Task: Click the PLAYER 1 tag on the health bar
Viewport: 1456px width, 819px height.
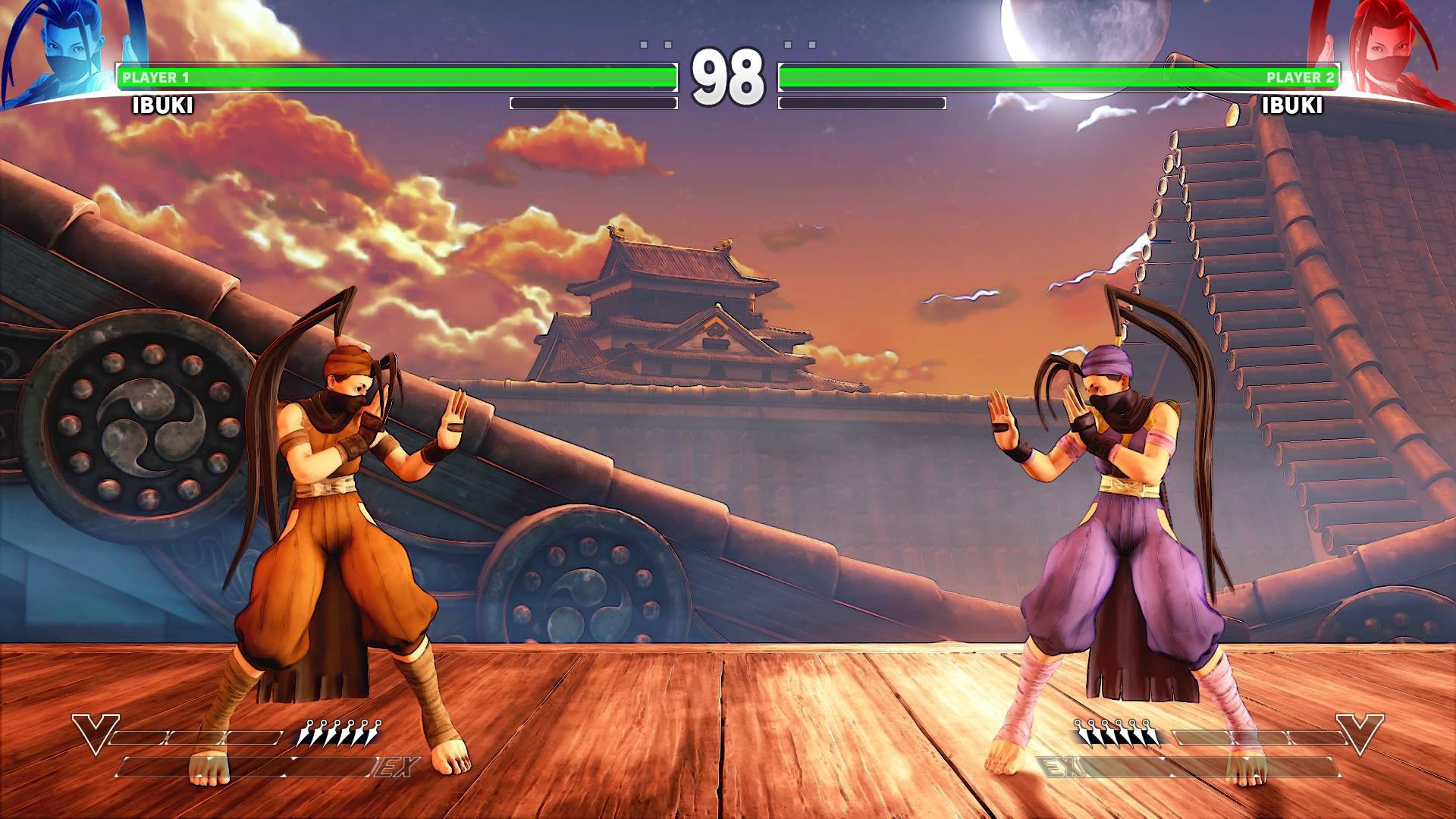Action: tap(155, 75)
